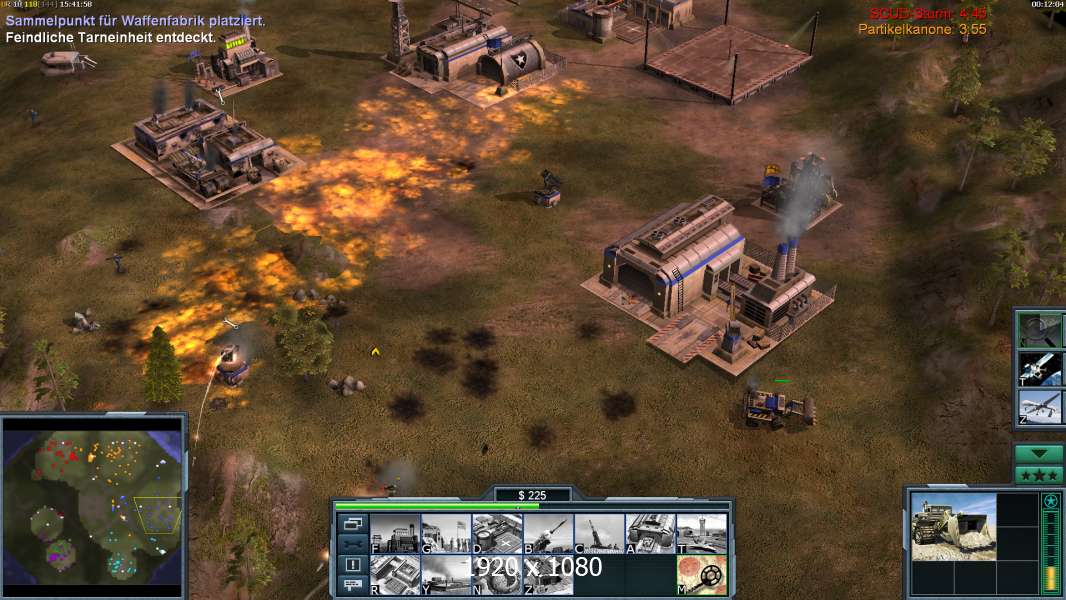Select the flag building icon labeled G
Screen dimensions: 1066x600
pos(446,533)
